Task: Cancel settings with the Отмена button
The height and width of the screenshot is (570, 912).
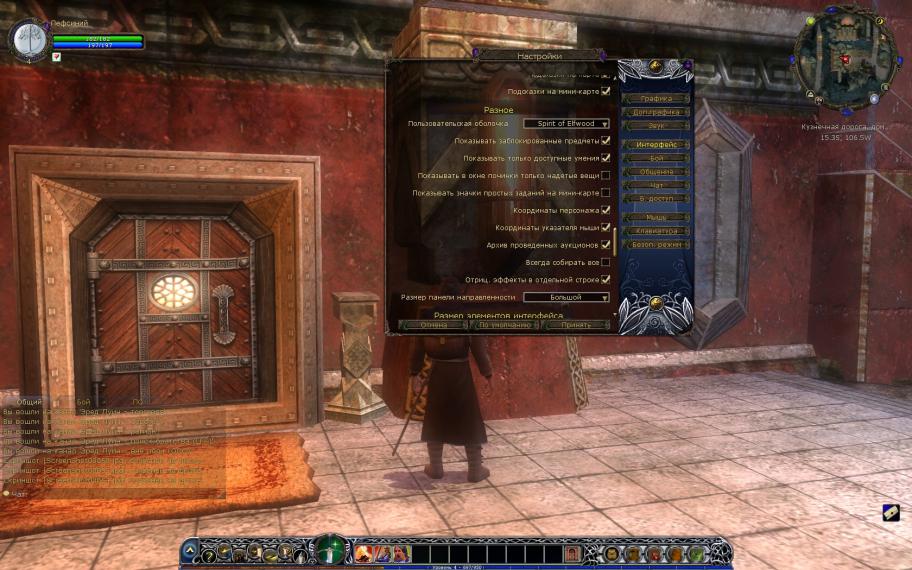Action: click(433, 325)
